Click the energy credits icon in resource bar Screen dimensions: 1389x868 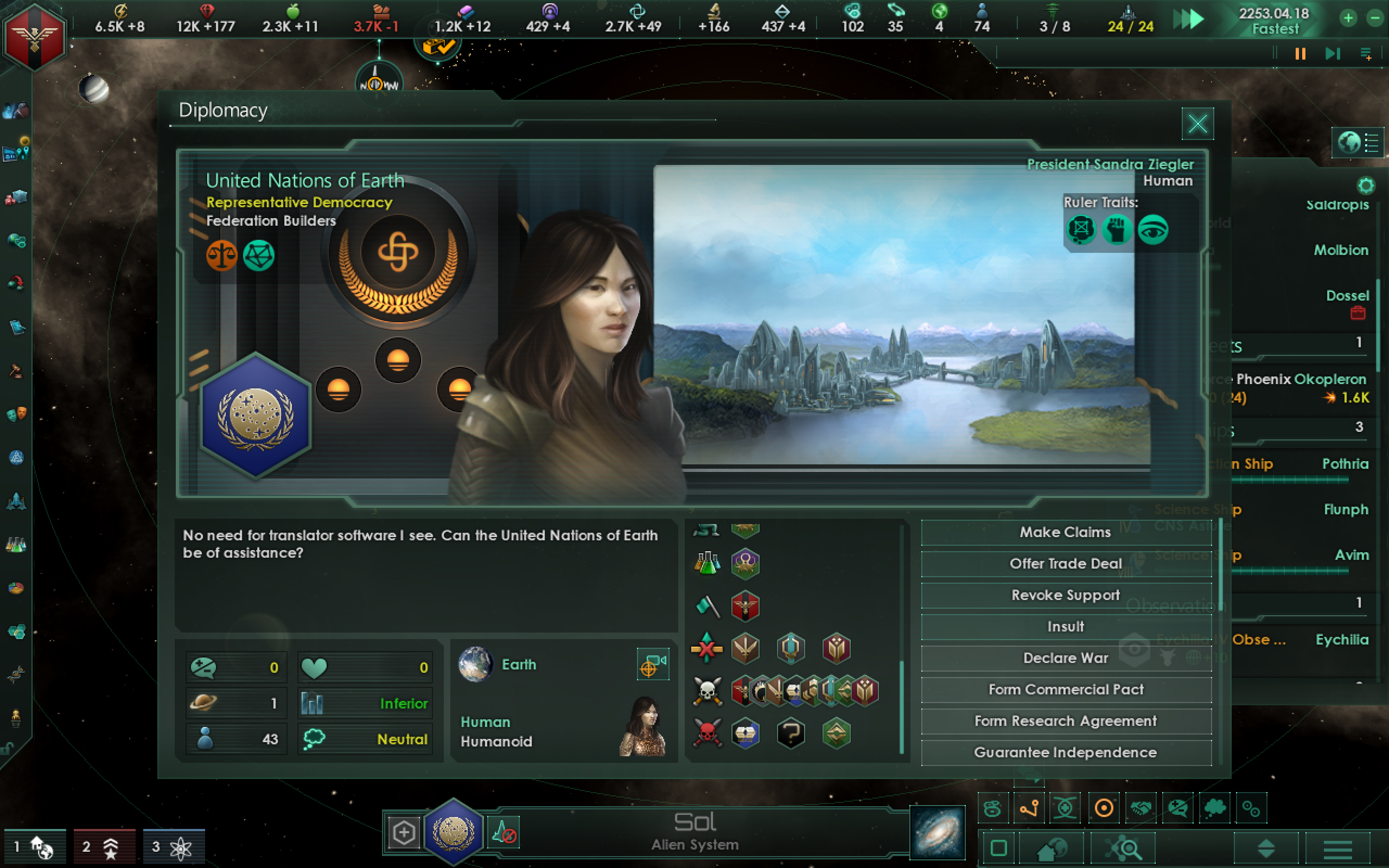coord(121,11)
